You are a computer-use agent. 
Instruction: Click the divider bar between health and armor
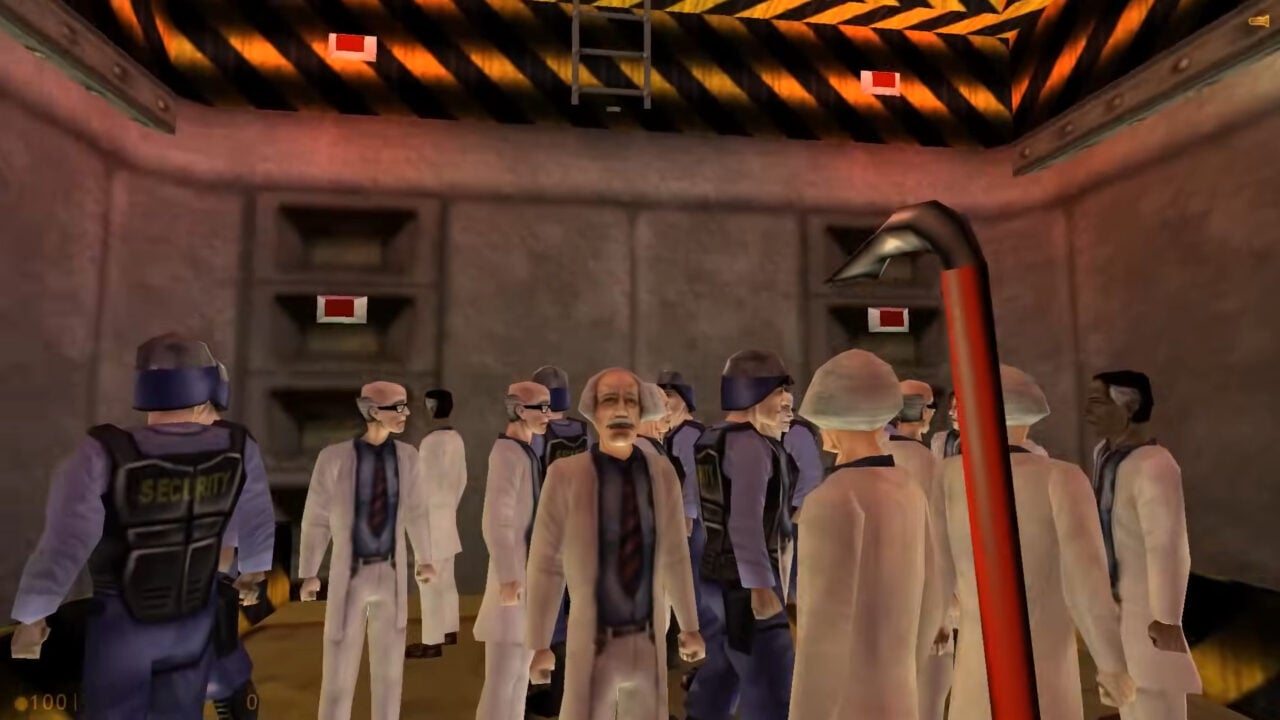coord(77,703)
